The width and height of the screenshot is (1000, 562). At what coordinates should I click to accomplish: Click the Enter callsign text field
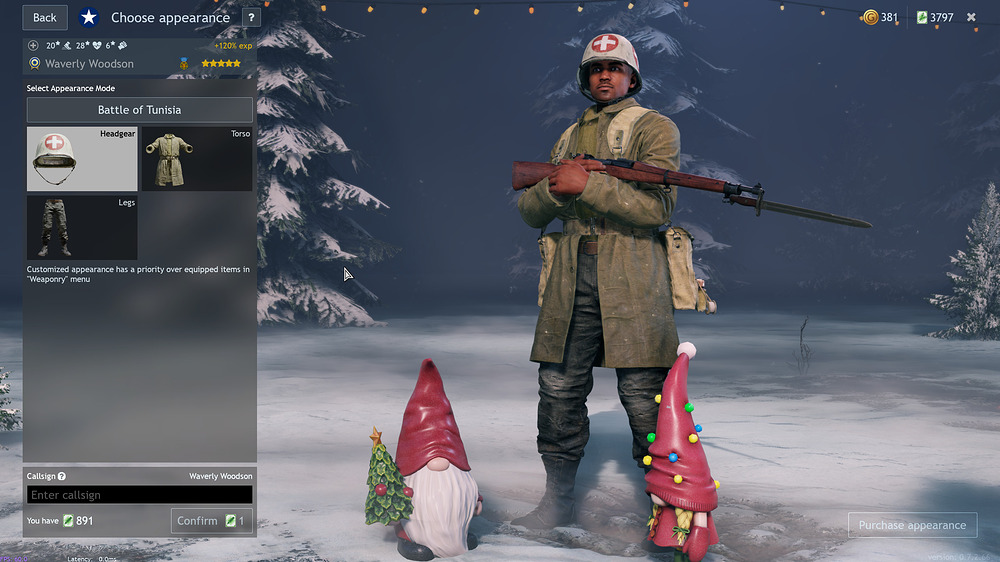click(x=139, y=495)
